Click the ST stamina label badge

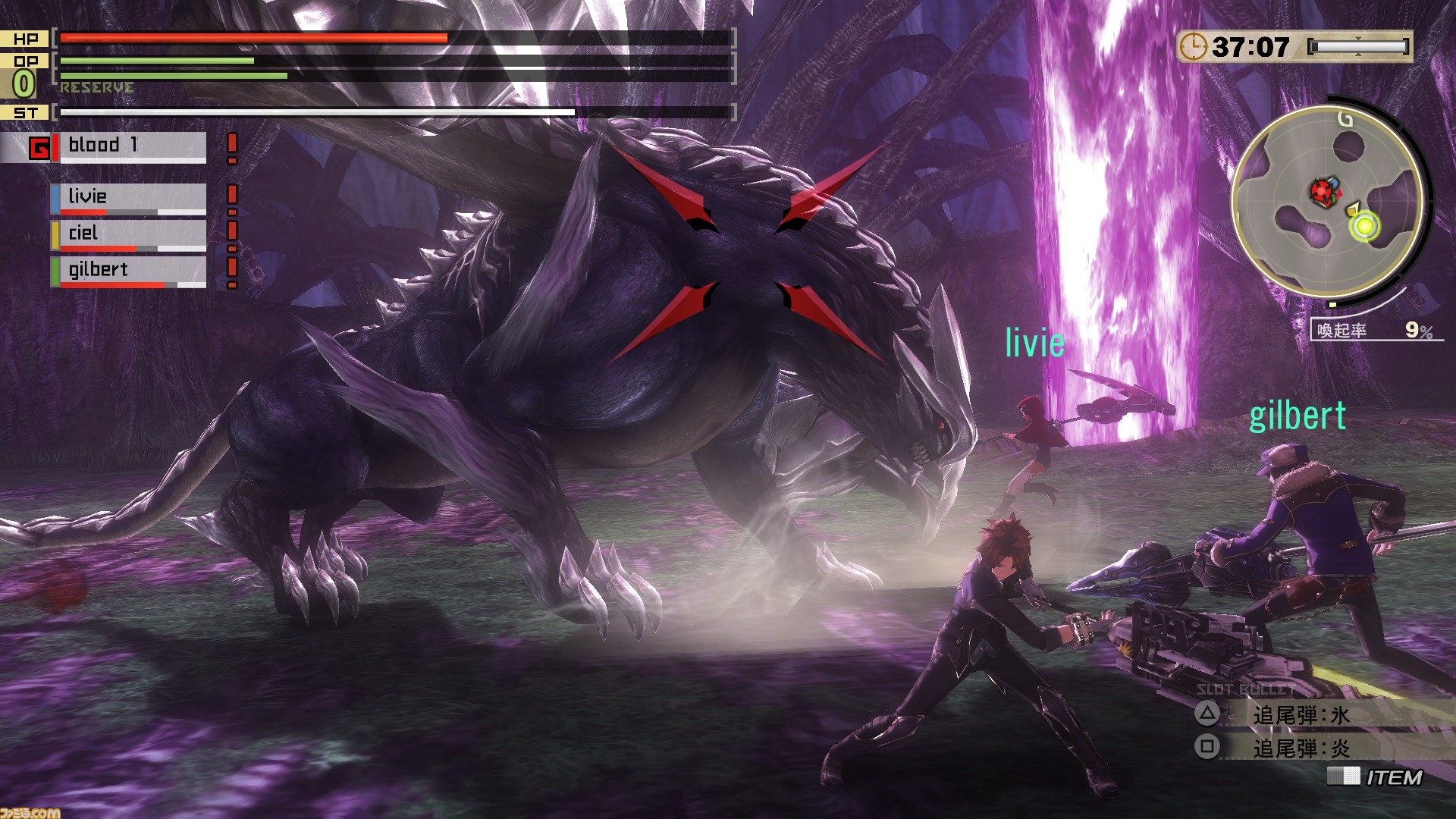[x=25, y=111]
